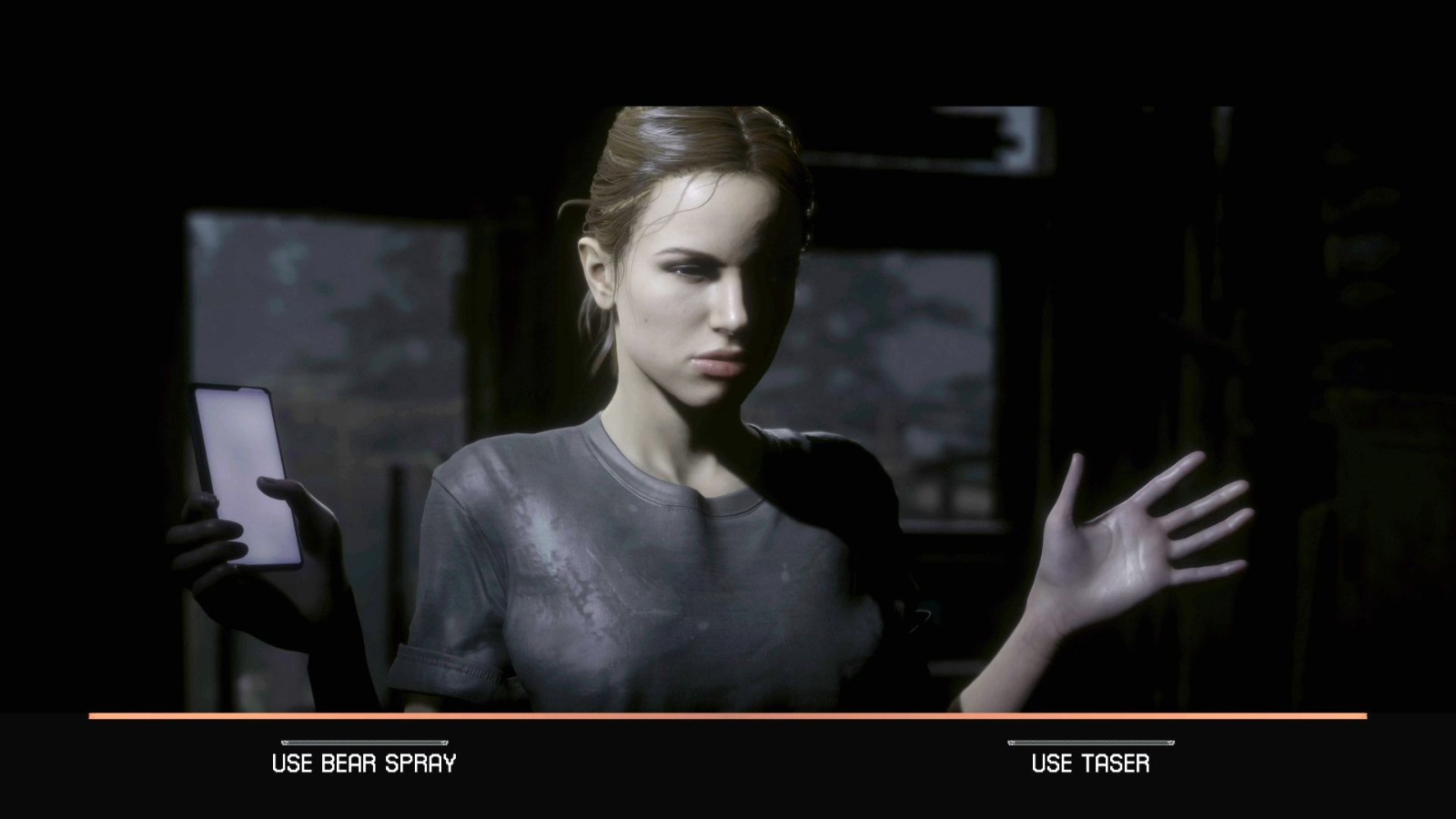Click the right arrow cap of the bear spray bracket
The width and height of the screenshot is (1456, 819).
445,742
